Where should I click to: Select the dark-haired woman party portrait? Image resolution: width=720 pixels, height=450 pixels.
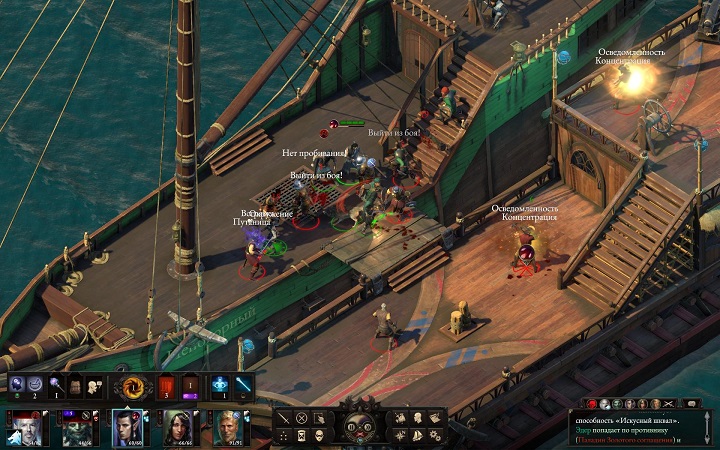pyautogui.click(x=180, y=427)
